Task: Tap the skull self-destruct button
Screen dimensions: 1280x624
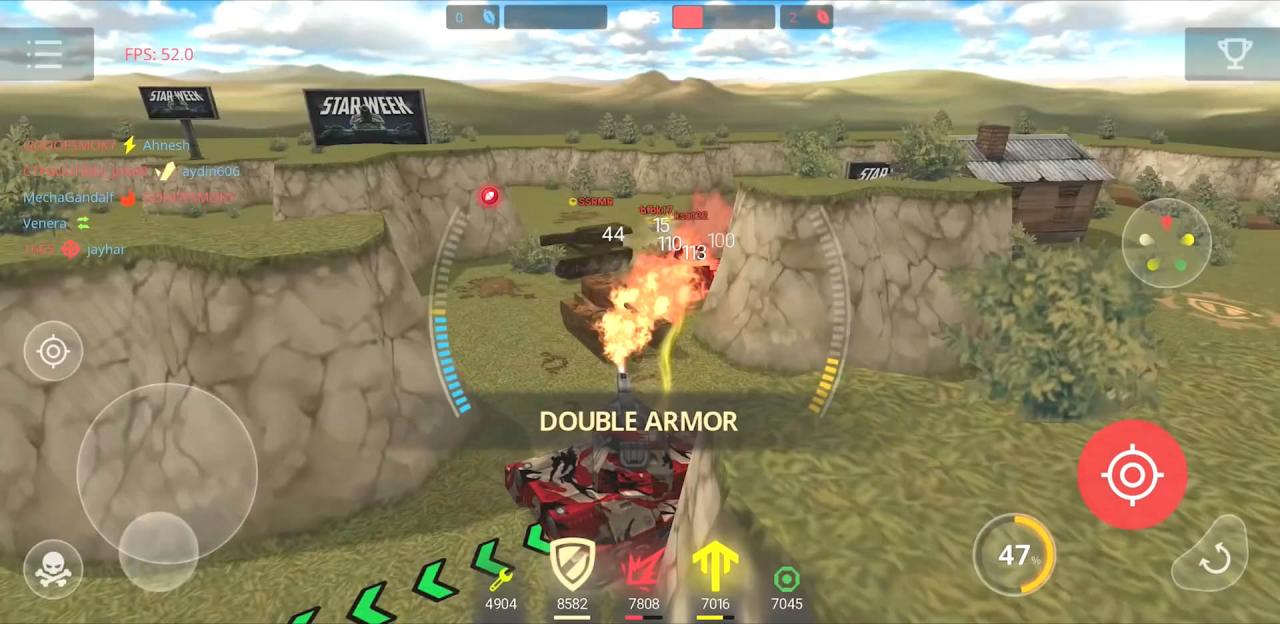Action: (x=53, y=568)
